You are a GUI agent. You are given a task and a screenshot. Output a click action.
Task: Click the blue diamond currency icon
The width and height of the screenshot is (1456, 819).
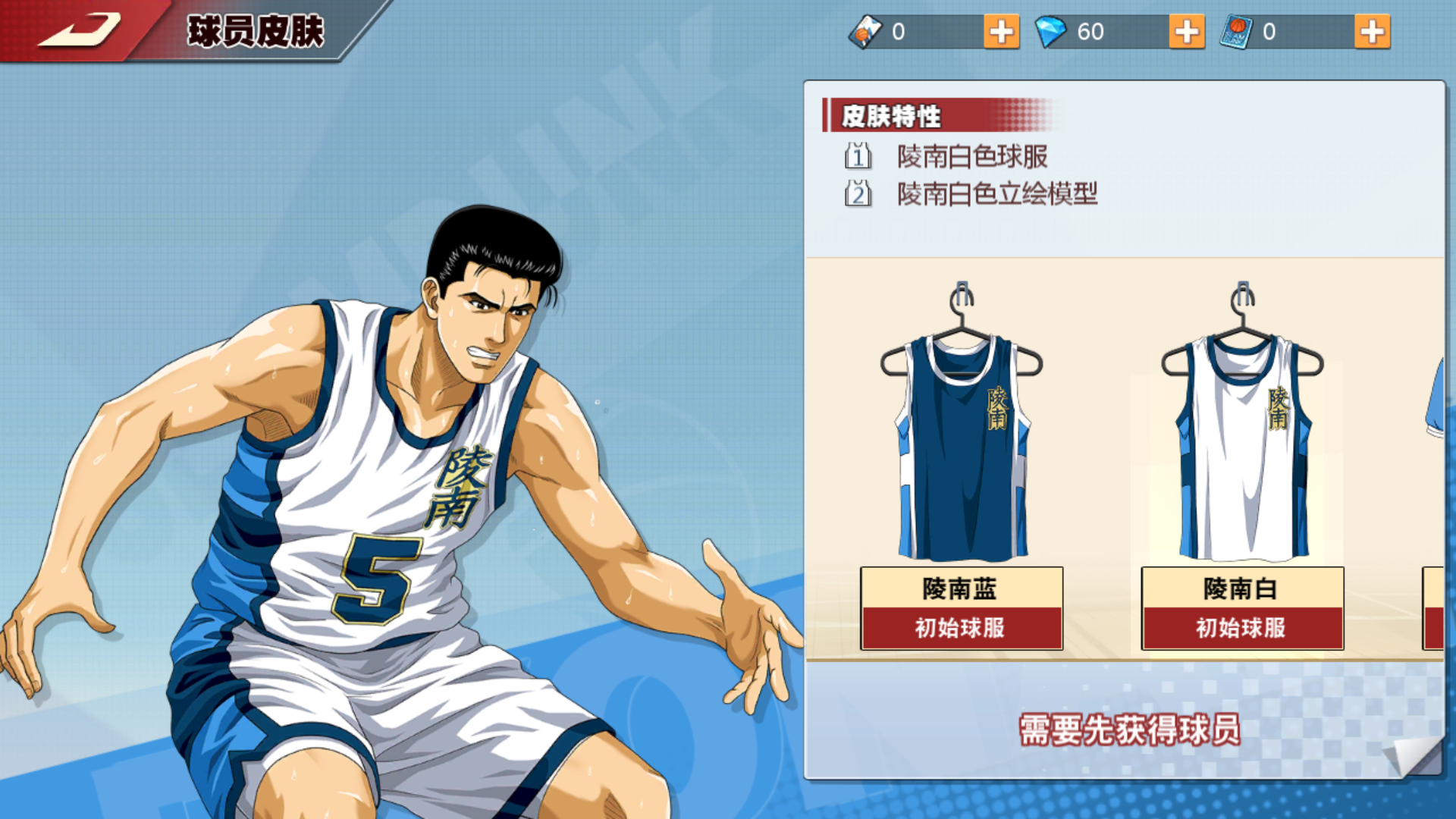tap(1050, 32)
